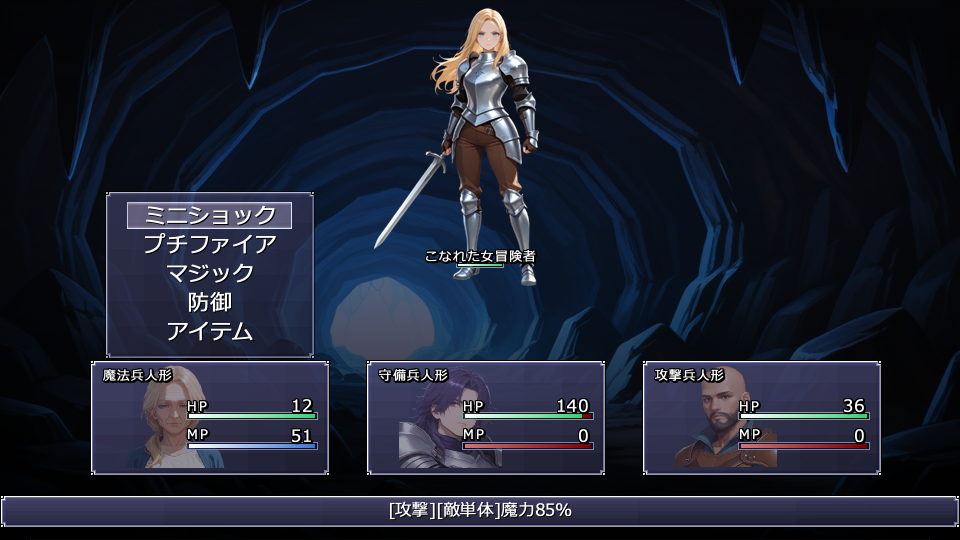
Task: Select the 魔法兵人形 party panel
Action: point(210,417)
